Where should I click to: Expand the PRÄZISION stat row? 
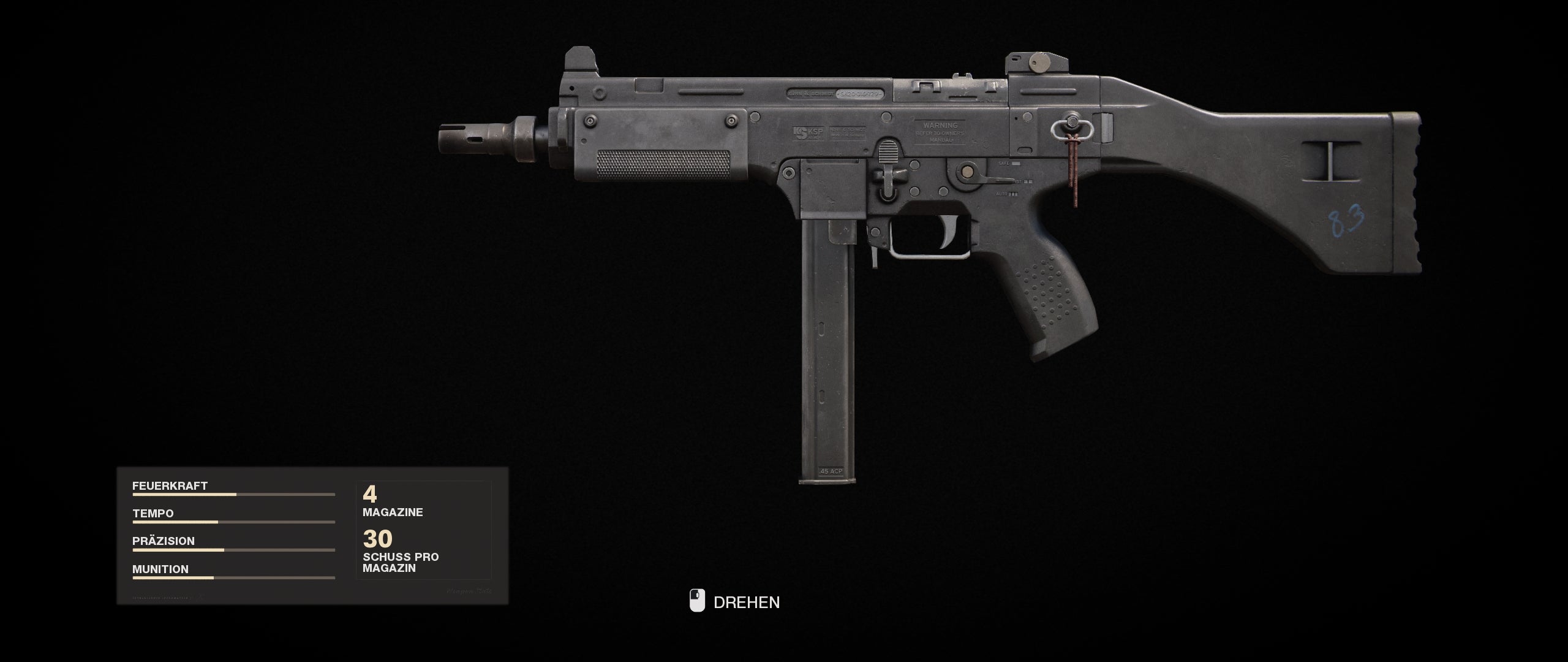coord(164,541)
